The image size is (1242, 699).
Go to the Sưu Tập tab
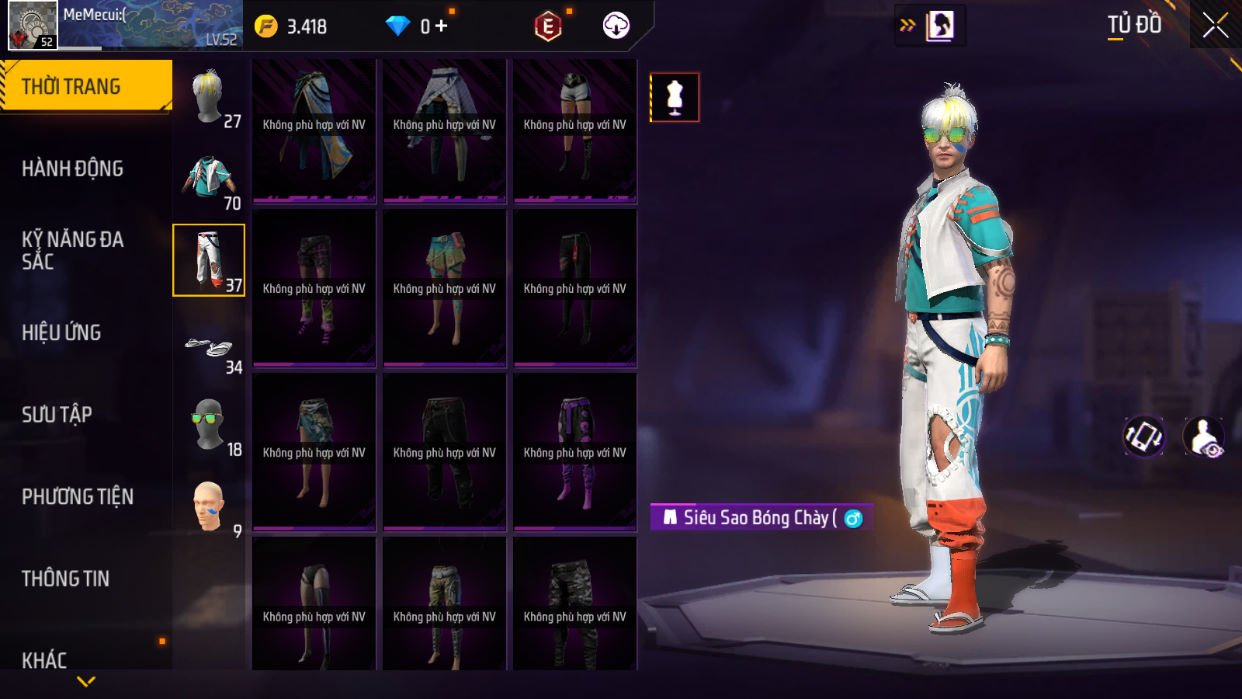(x=57, y=414)
